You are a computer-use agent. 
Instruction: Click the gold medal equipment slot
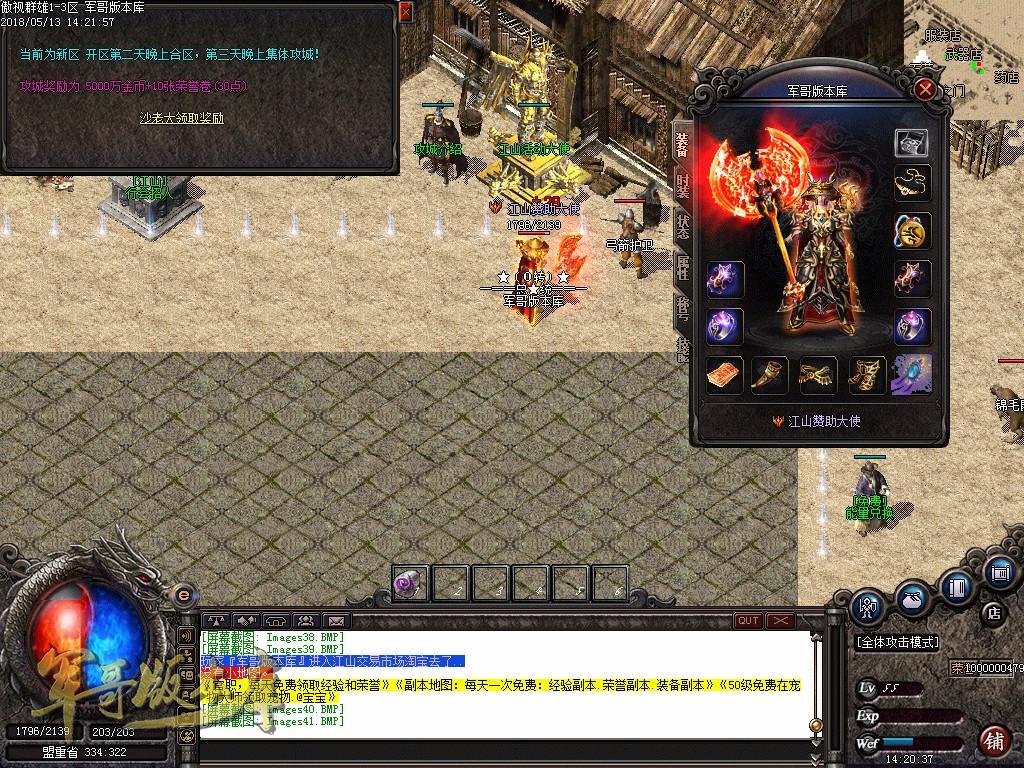[x=911, y=231]
